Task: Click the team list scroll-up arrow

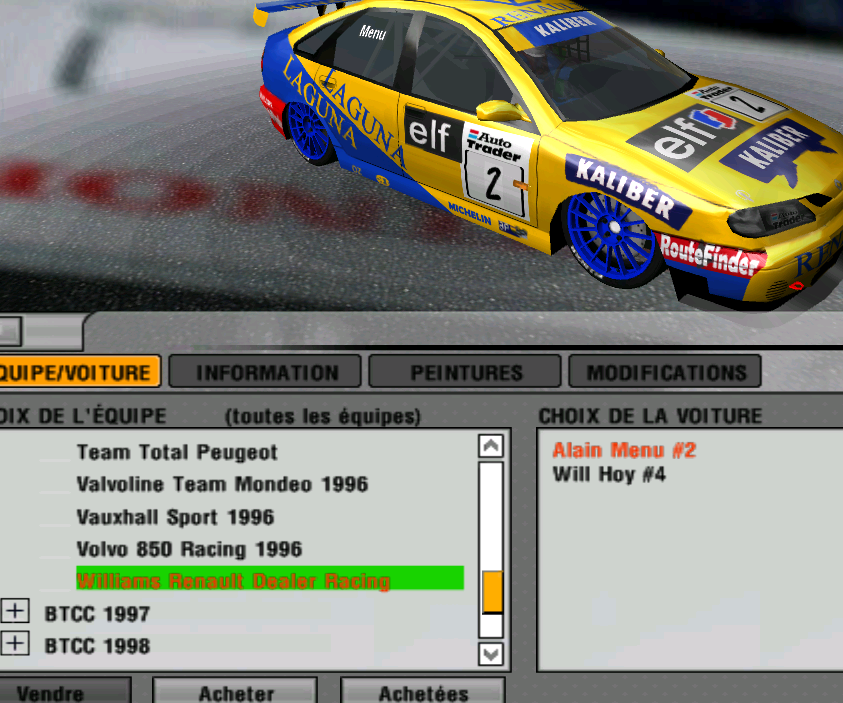Action: pyautogui.click(x=491, y=446)
